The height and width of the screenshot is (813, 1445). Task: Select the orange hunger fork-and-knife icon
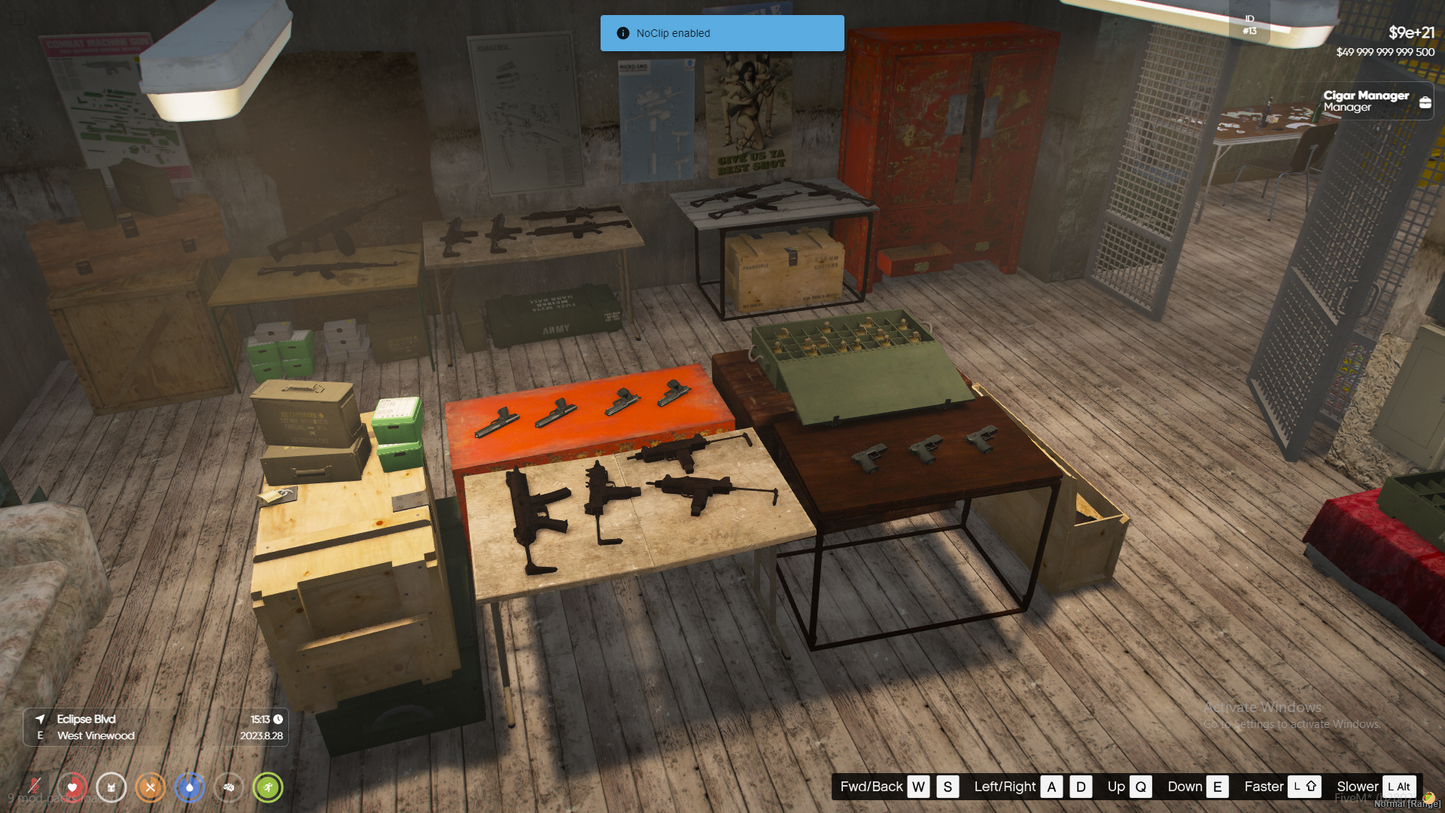coord(150,787)
